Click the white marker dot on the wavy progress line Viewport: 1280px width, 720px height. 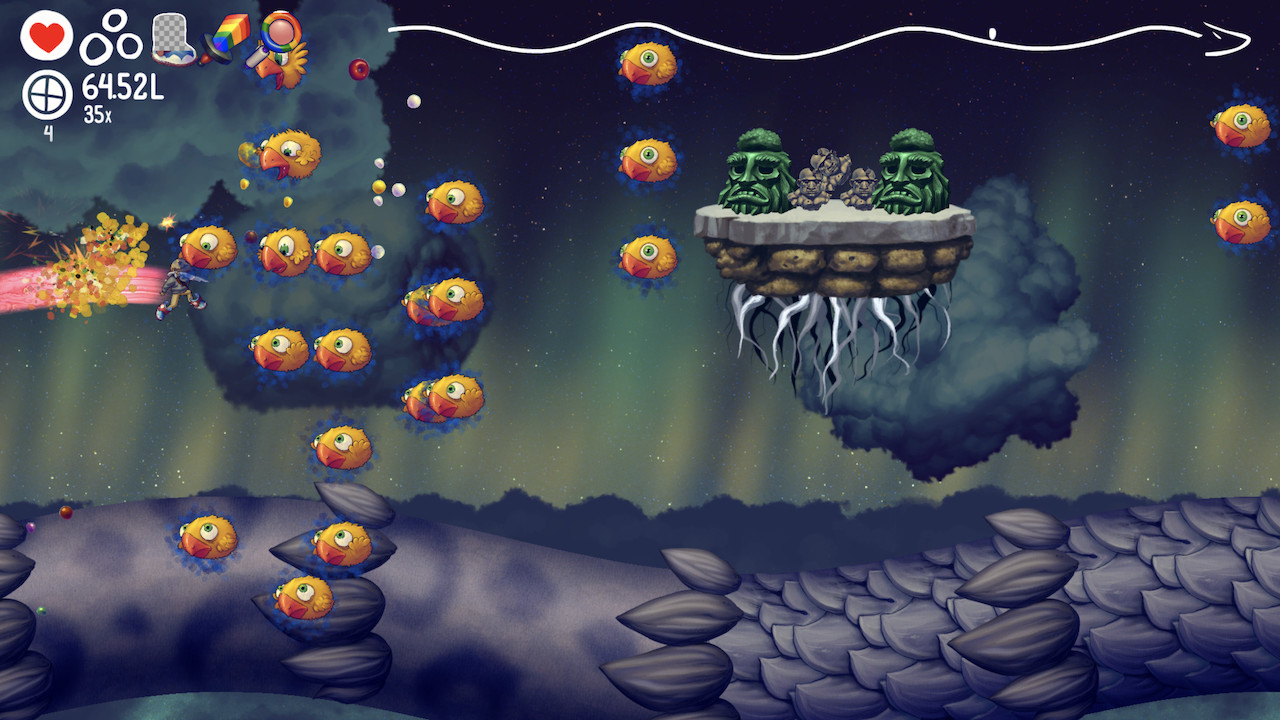[x=992, y=31]
